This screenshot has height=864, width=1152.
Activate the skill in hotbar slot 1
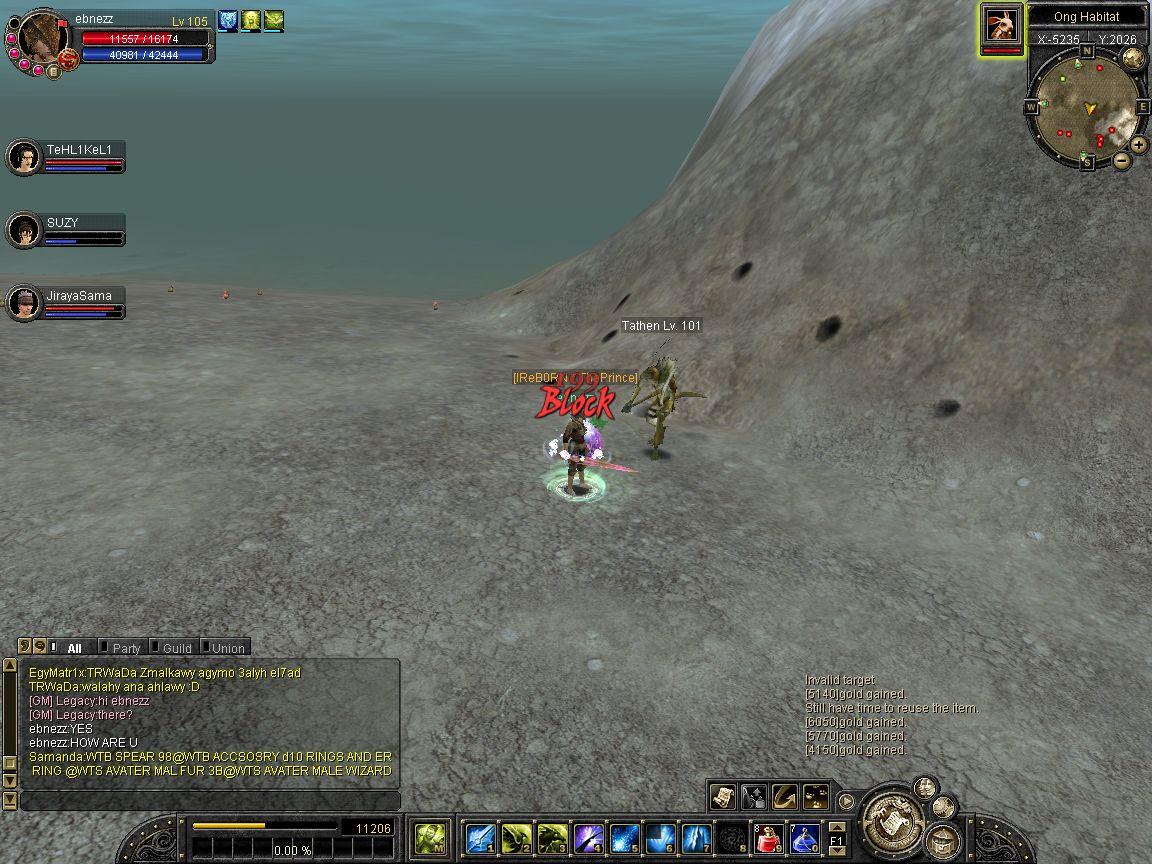pyautogui.click(x=480, y=837)
